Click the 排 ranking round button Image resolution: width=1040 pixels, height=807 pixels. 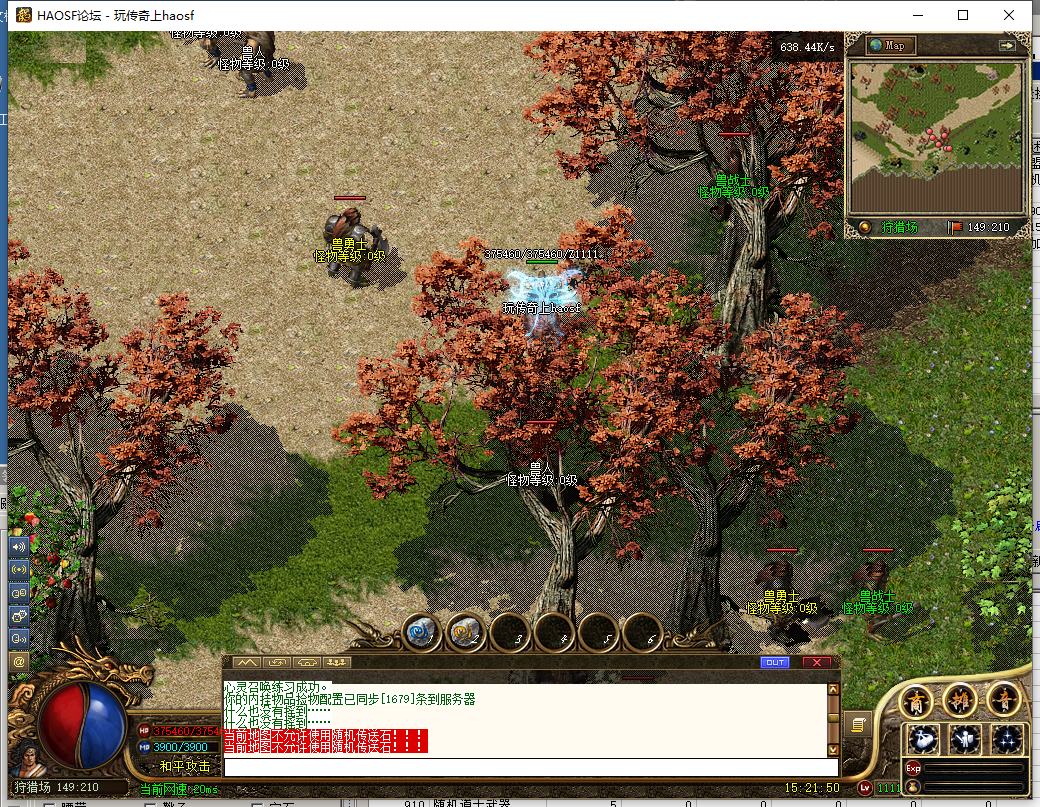pyautogui.click(x=960, y=699)
